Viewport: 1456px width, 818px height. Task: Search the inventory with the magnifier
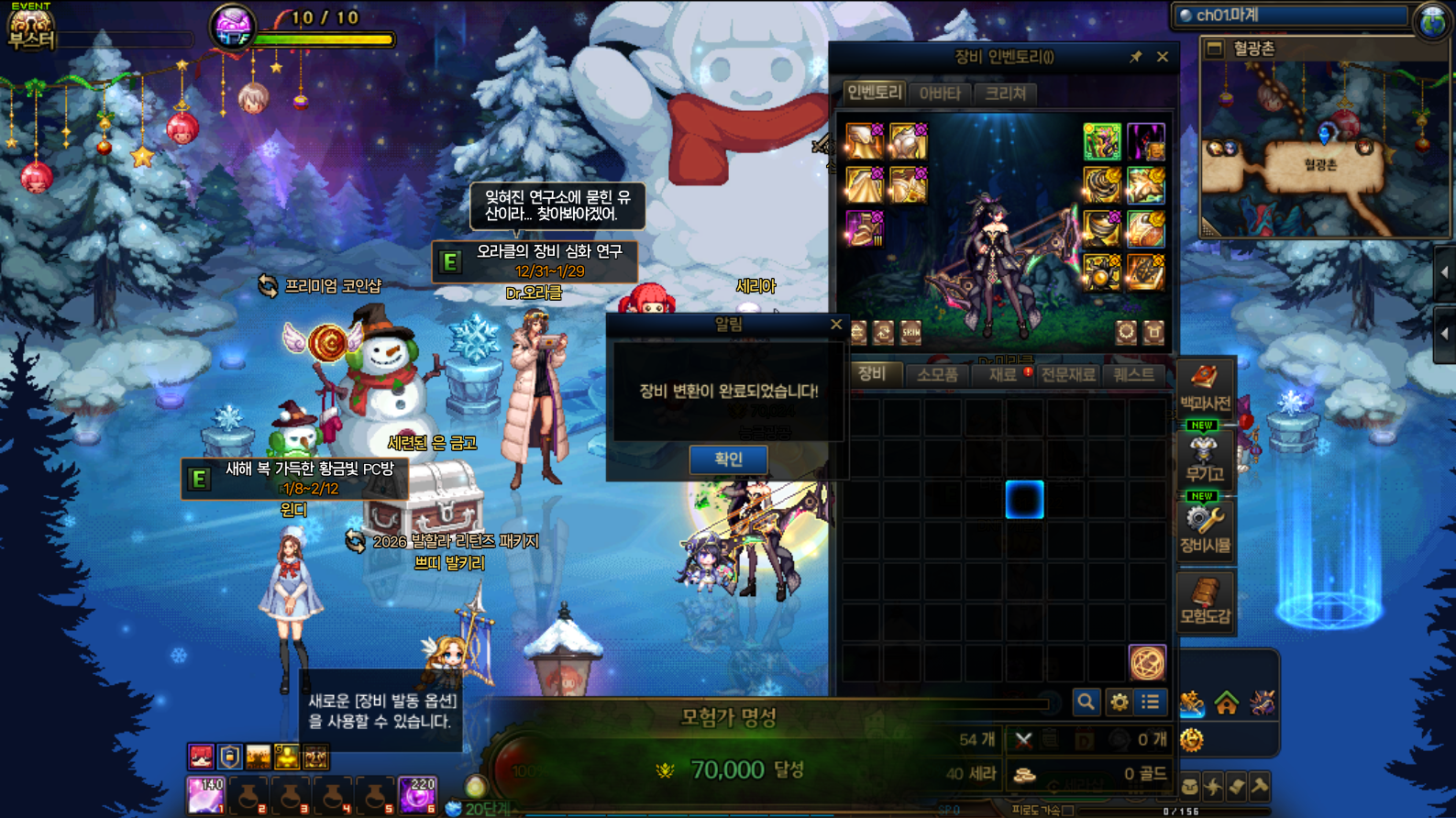[1086, 702]
